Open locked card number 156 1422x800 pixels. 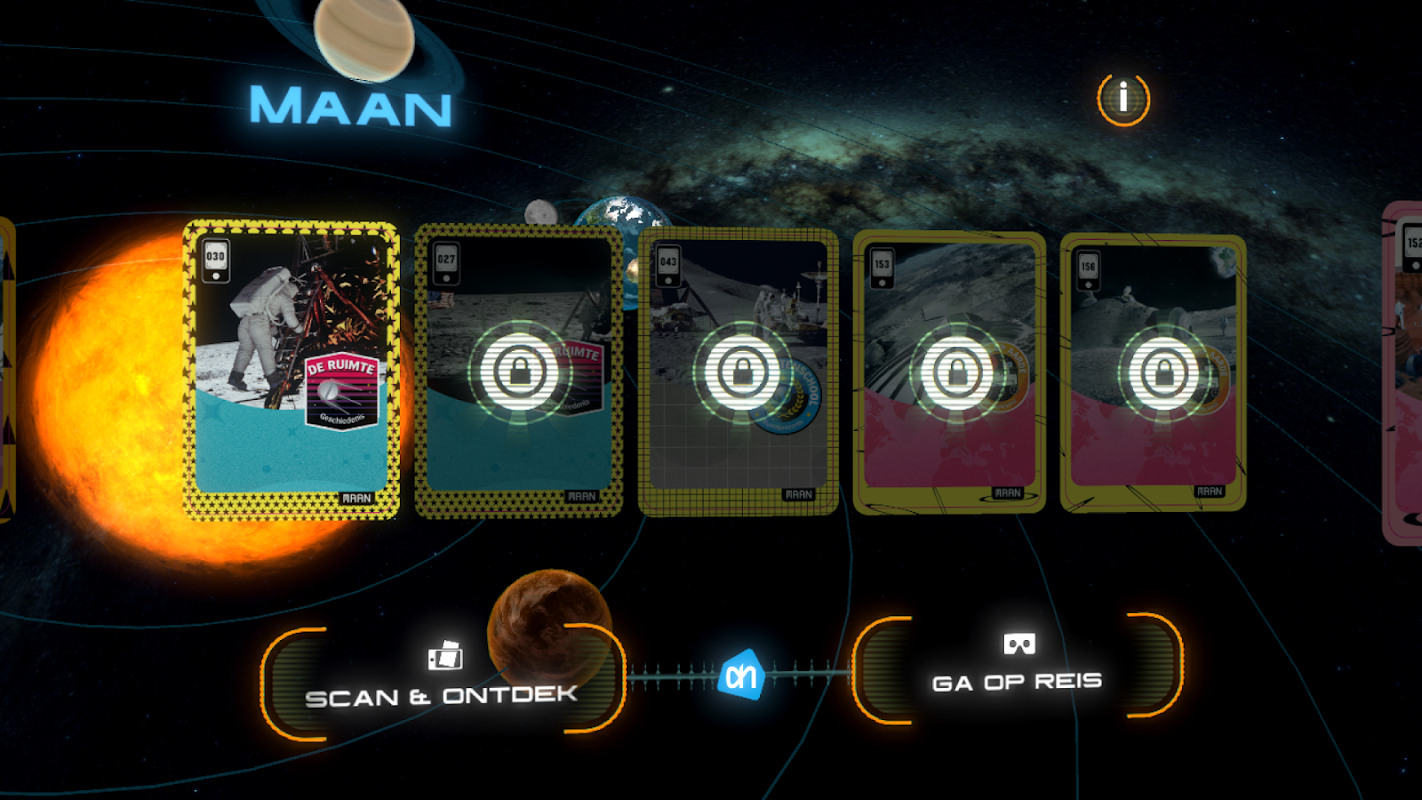(1153, 372)
